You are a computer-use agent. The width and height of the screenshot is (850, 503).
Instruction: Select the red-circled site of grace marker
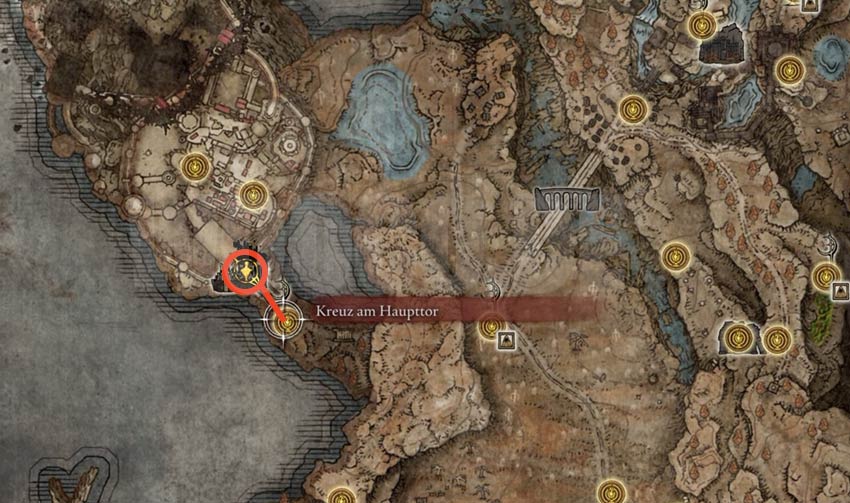pyautogui.click(x=246, y=272)
